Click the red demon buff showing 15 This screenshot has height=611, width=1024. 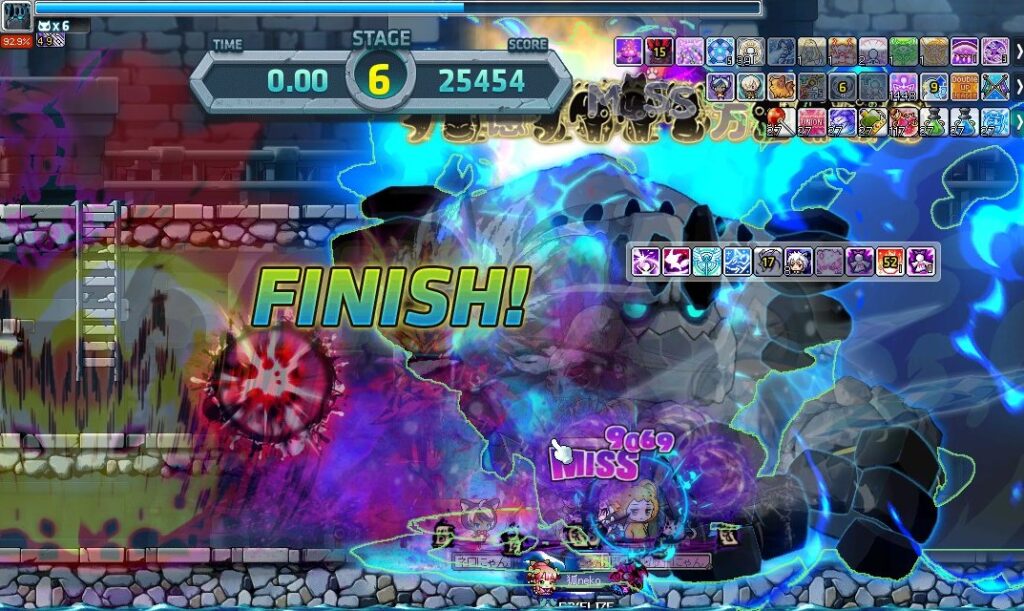(x=659, y=50)
